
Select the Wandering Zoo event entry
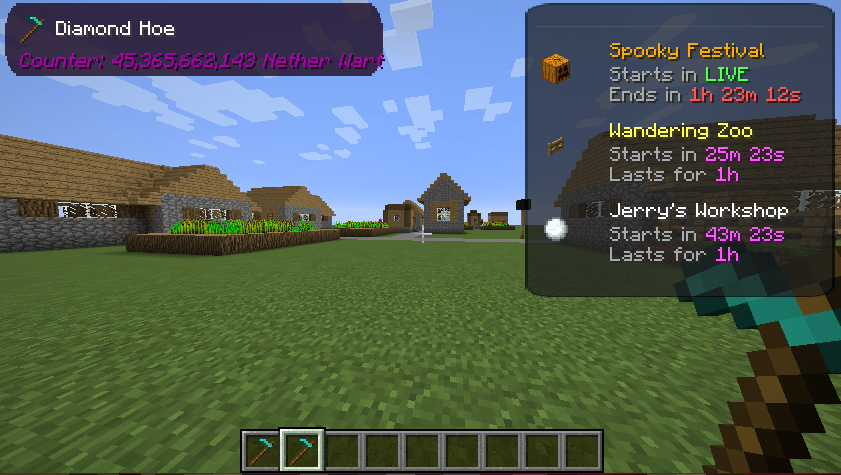pos(680,131)
